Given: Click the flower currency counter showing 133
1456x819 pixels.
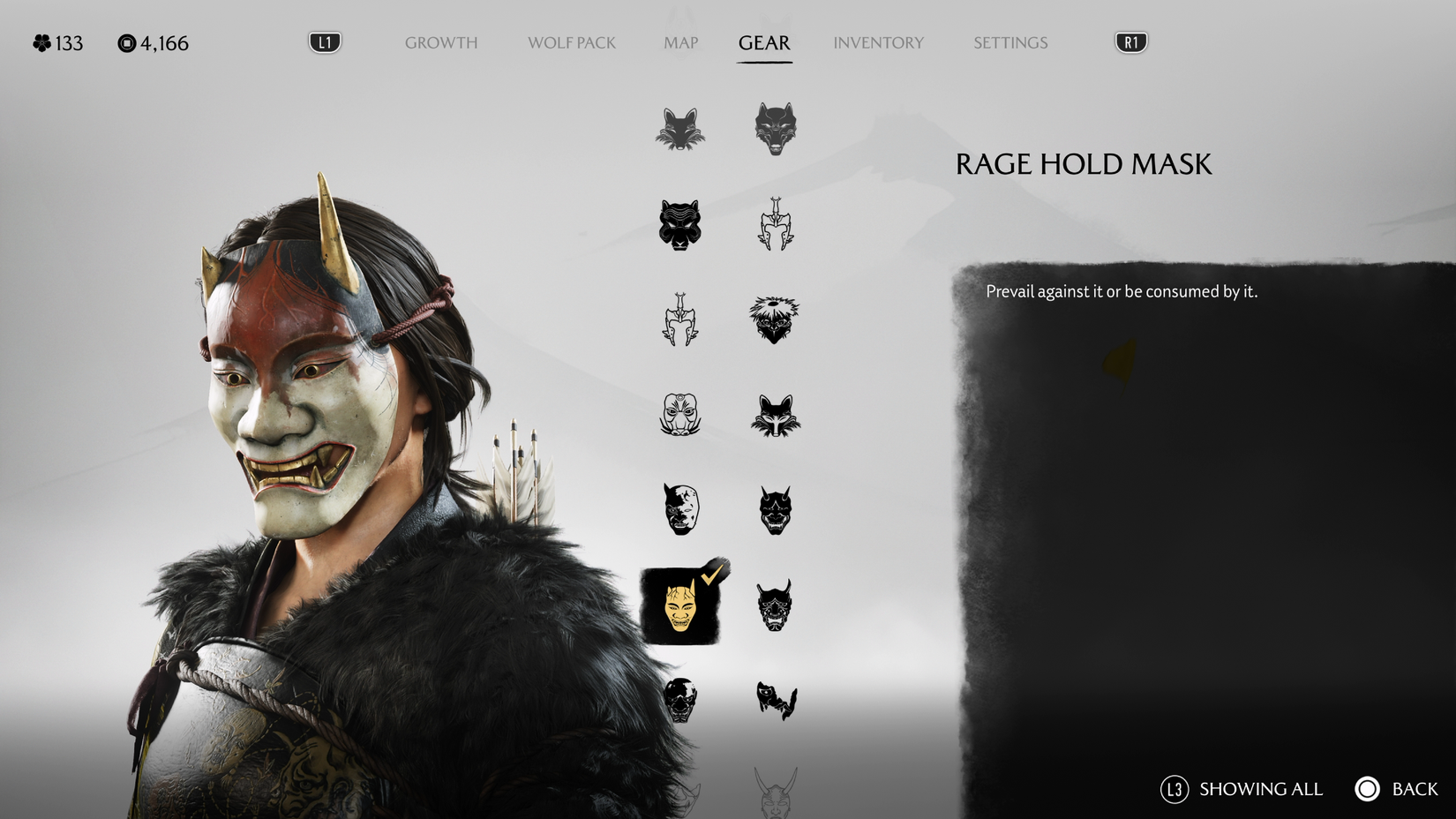Looking at the screenshot, I should 56,41.
